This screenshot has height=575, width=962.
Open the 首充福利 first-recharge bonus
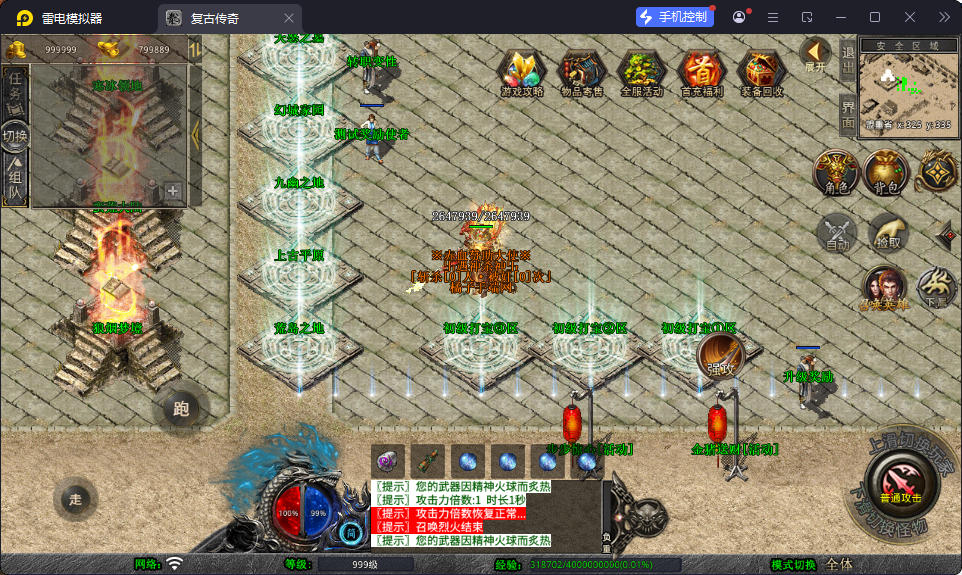702,72
